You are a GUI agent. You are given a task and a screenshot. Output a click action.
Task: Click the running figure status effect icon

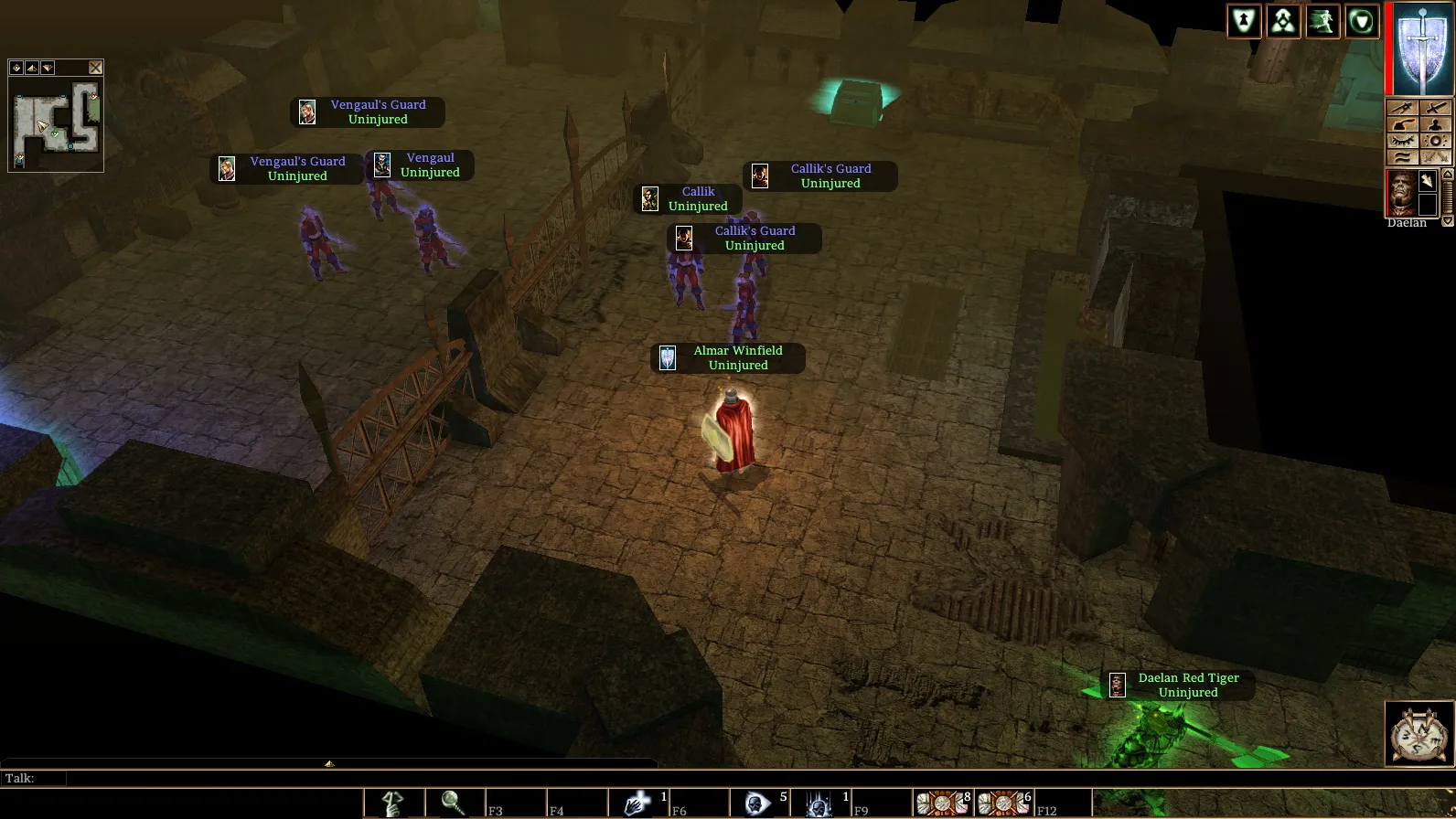tap(1322, 21)
